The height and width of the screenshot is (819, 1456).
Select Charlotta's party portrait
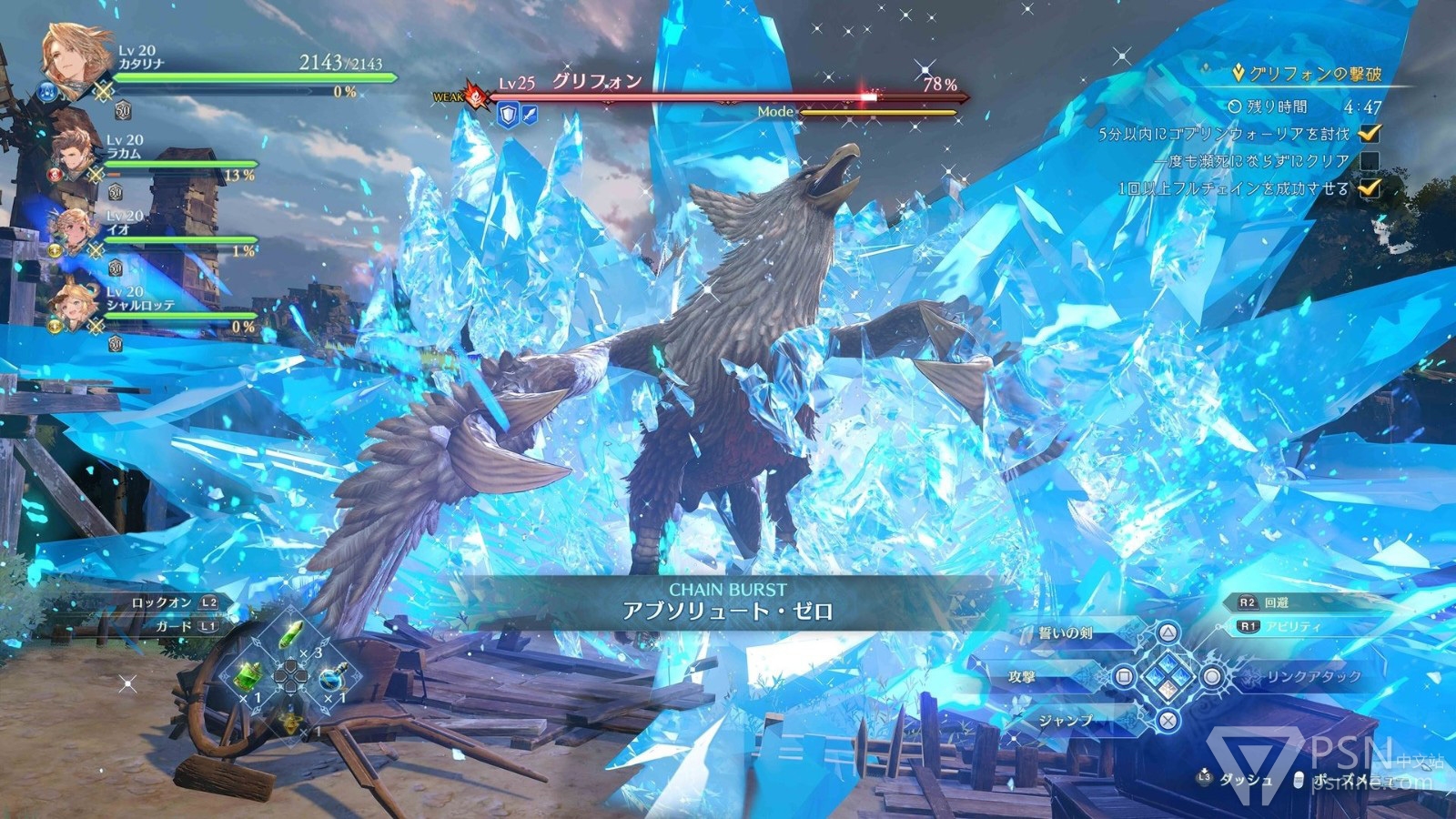(x=76, y=305)
